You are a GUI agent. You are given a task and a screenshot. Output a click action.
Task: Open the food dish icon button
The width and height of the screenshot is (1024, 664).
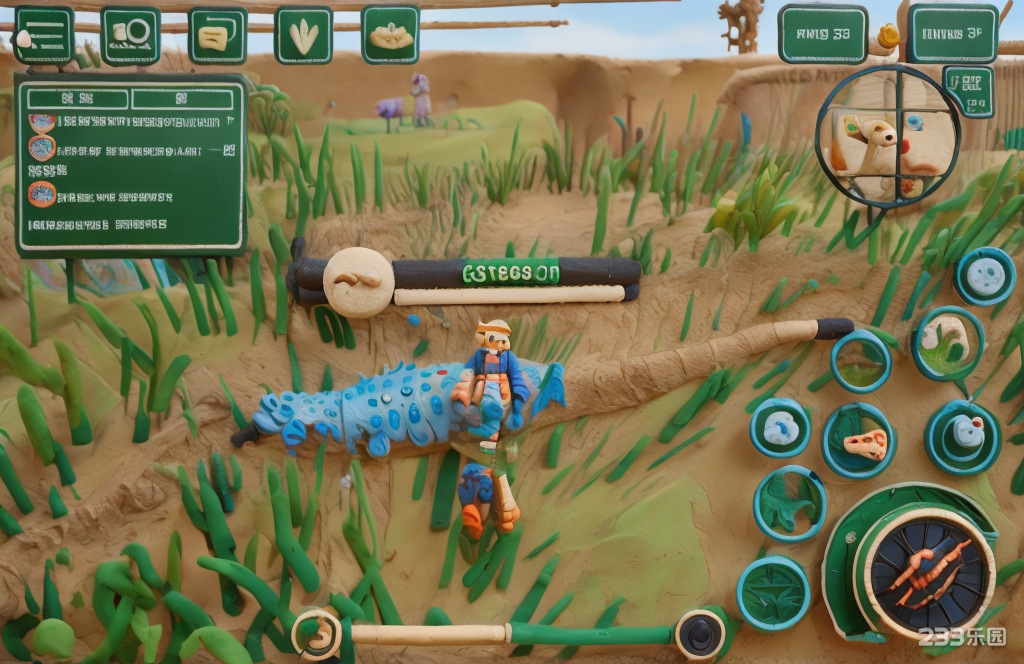click(390, 35)
